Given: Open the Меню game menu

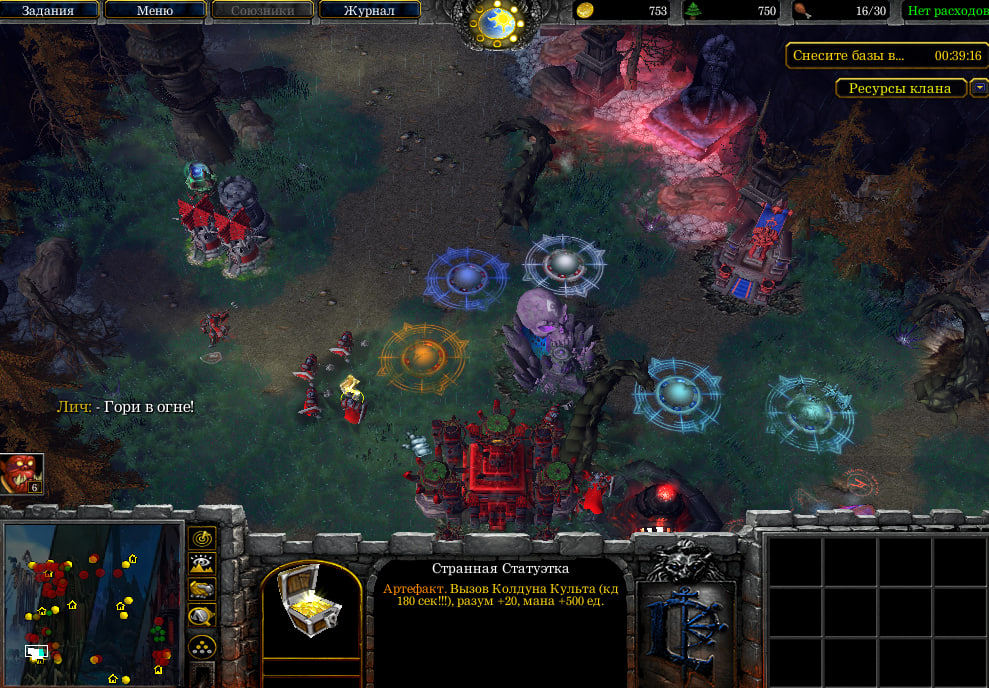Looking at the screenshot, I should click(154, 11).
